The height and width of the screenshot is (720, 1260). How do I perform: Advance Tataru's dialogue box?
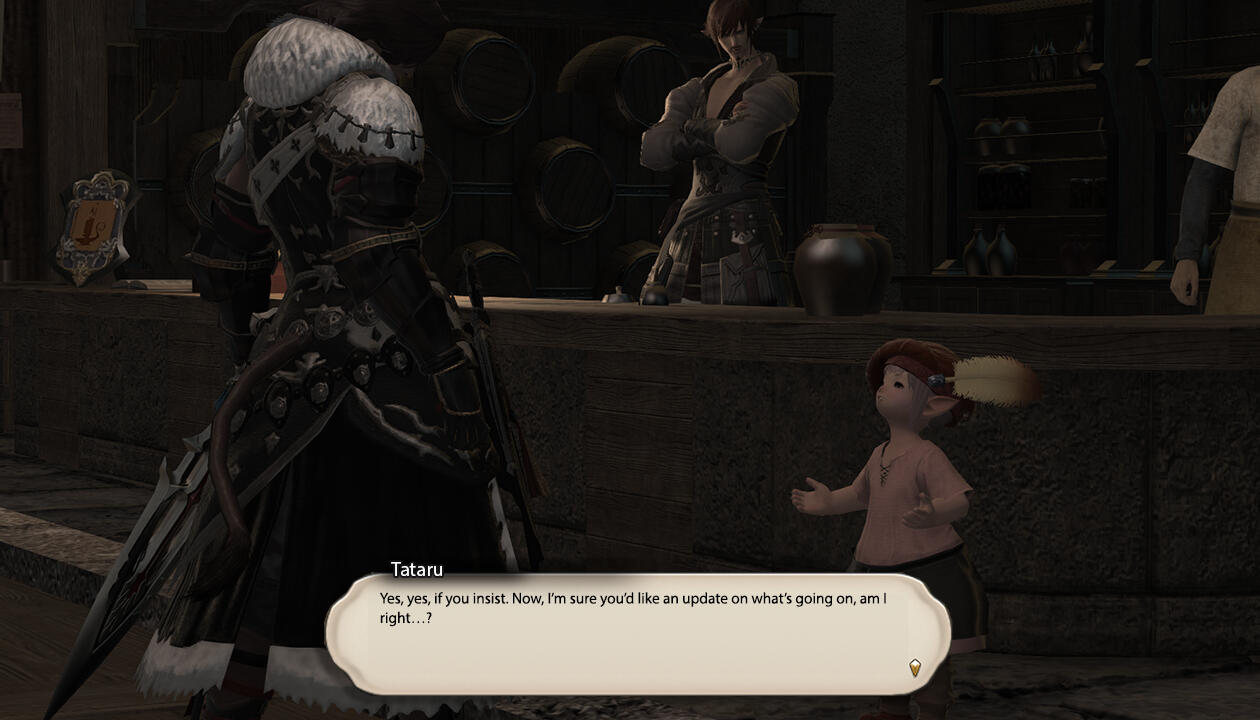(x=636, y=634)
